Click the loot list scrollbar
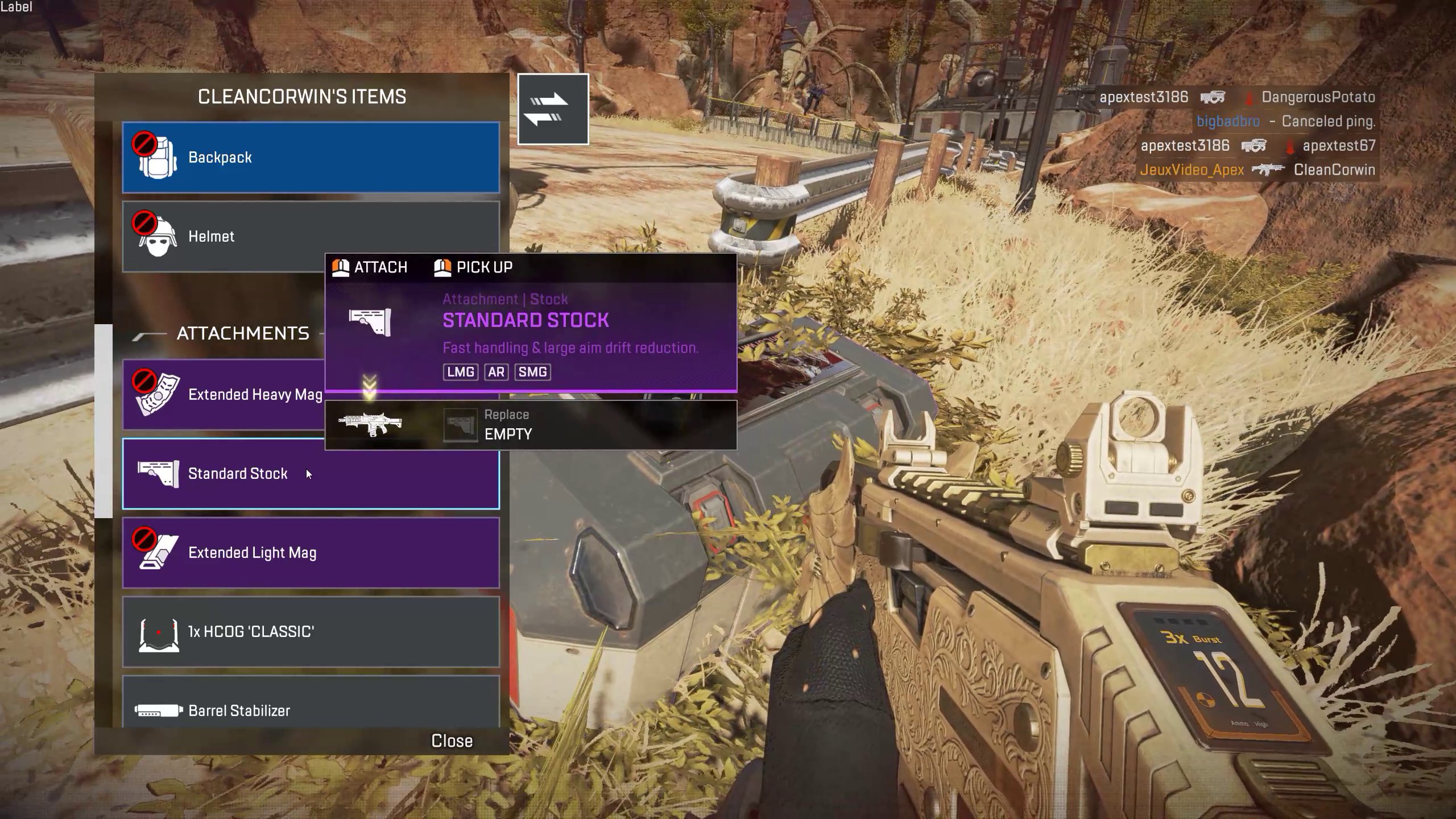 pyautogui.click(x=104, y=421)
